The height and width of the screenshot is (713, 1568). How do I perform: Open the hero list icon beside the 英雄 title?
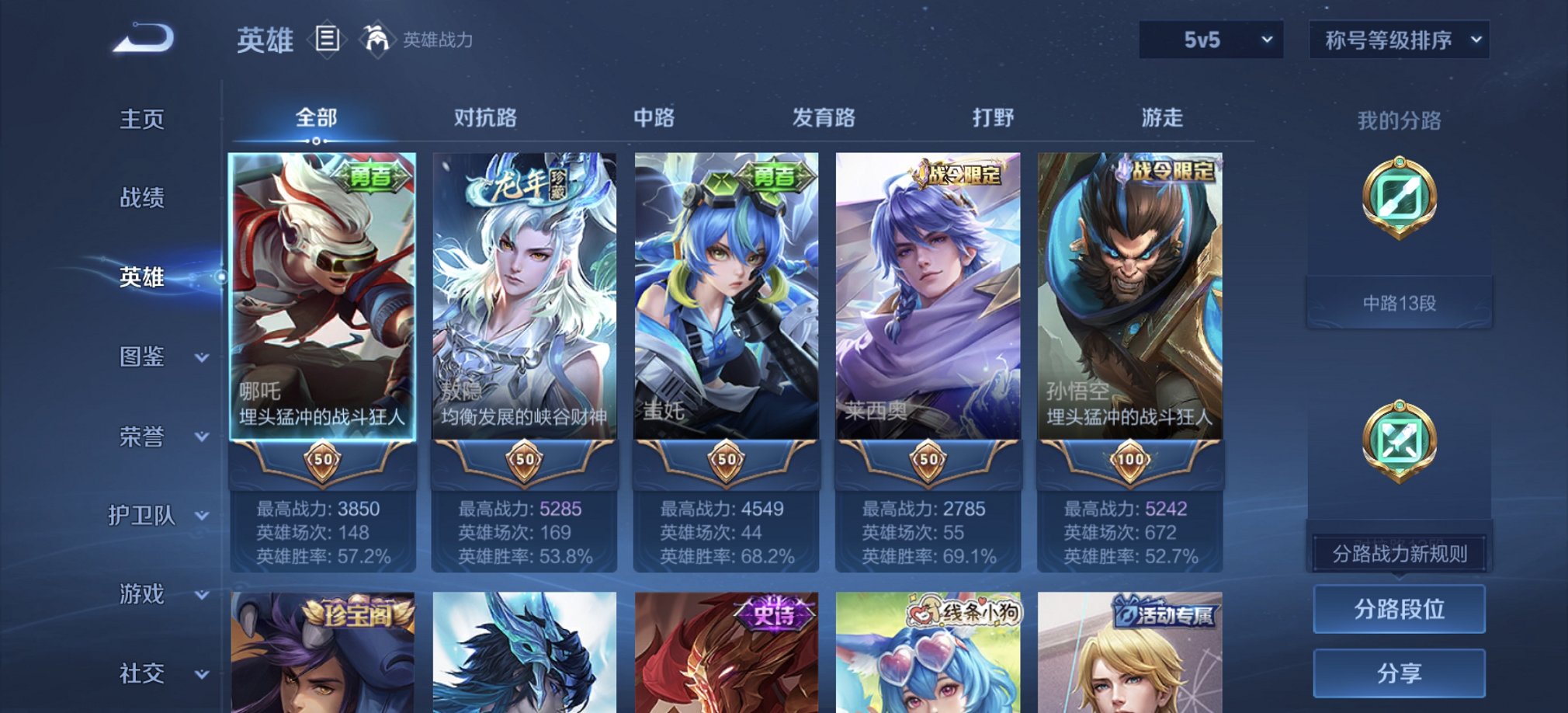coord(329,38)
